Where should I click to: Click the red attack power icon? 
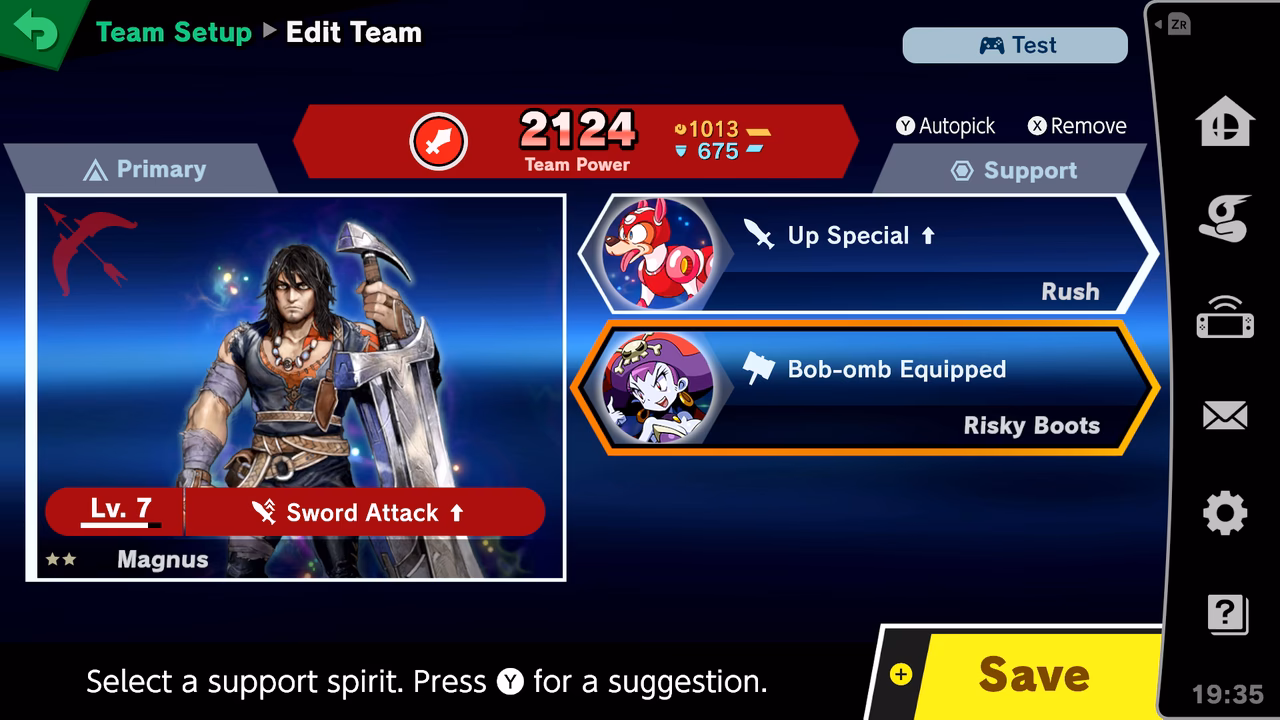point(438,140)
